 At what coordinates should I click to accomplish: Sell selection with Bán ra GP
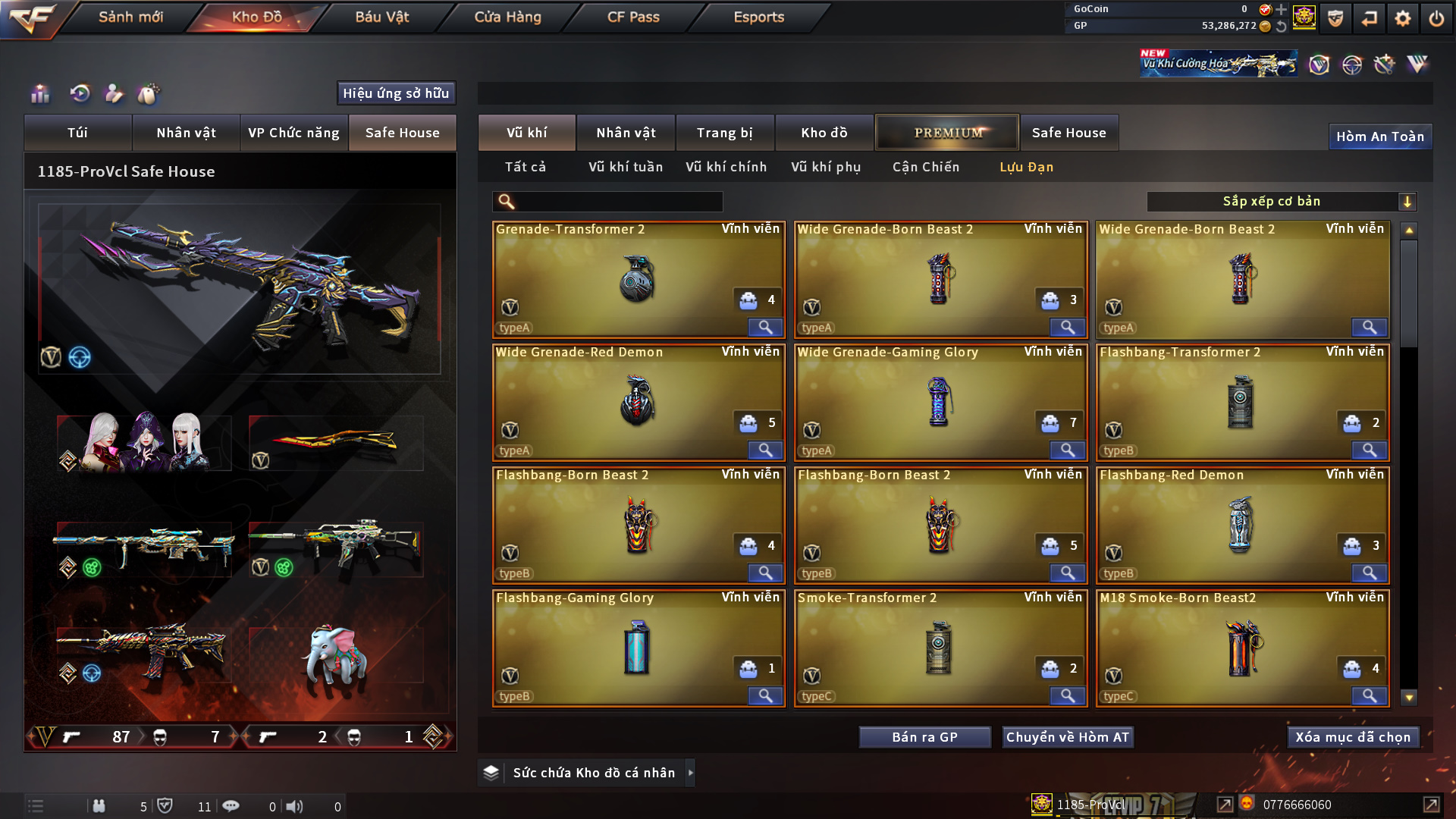[924, 737]
